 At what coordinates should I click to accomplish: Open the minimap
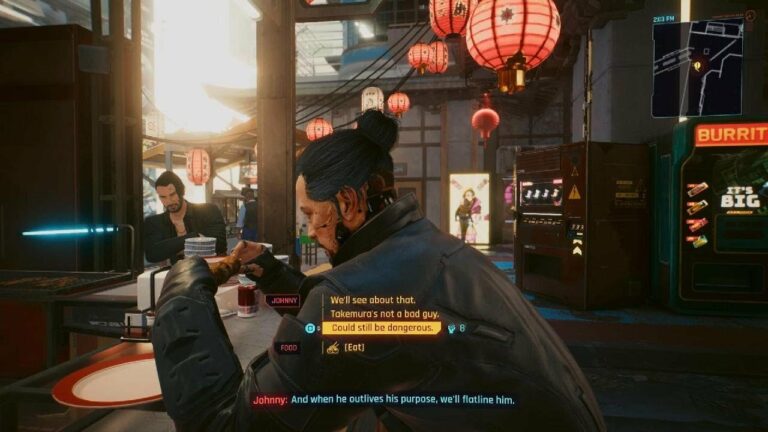[x=698, y=67]
